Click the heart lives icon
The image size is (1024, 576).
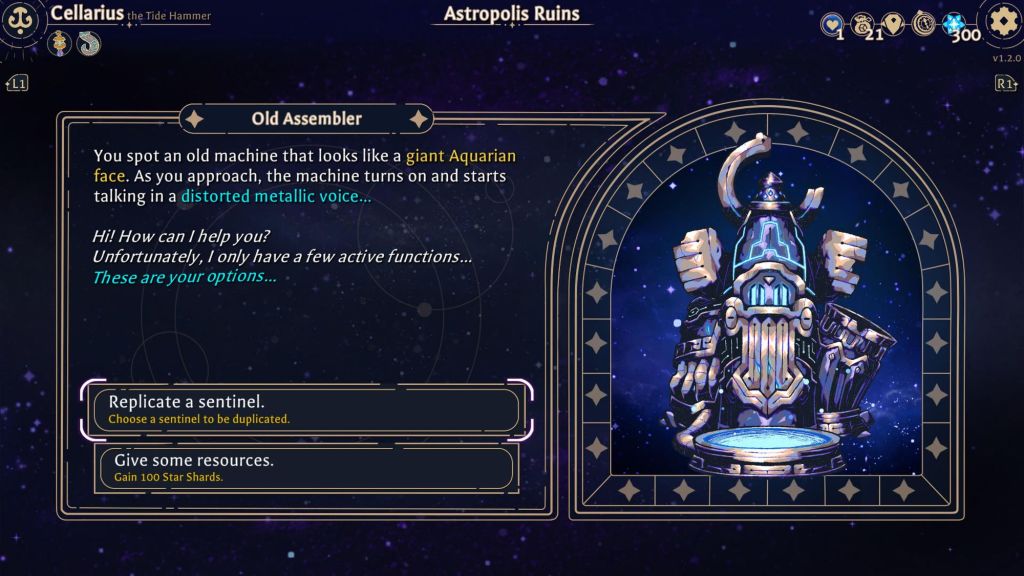point(832,24)
